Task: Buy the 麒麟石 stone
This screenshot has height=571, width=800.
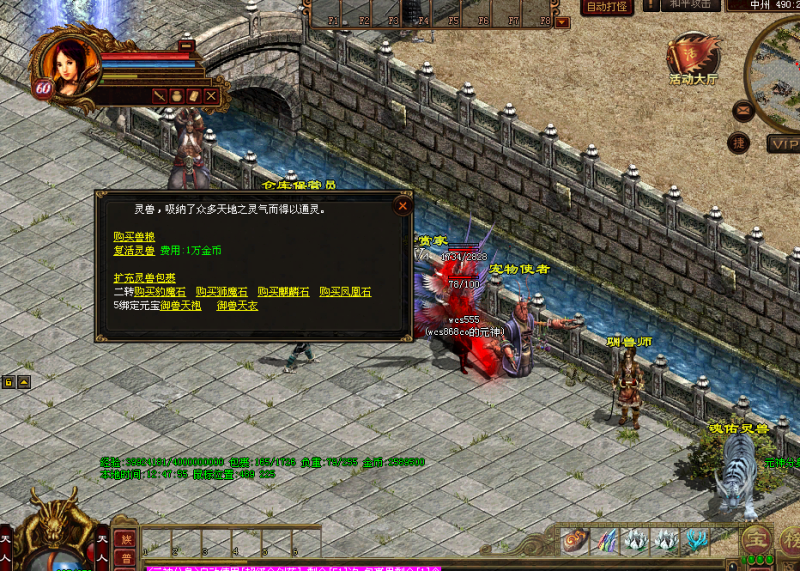Action: (x=283, y=291)
